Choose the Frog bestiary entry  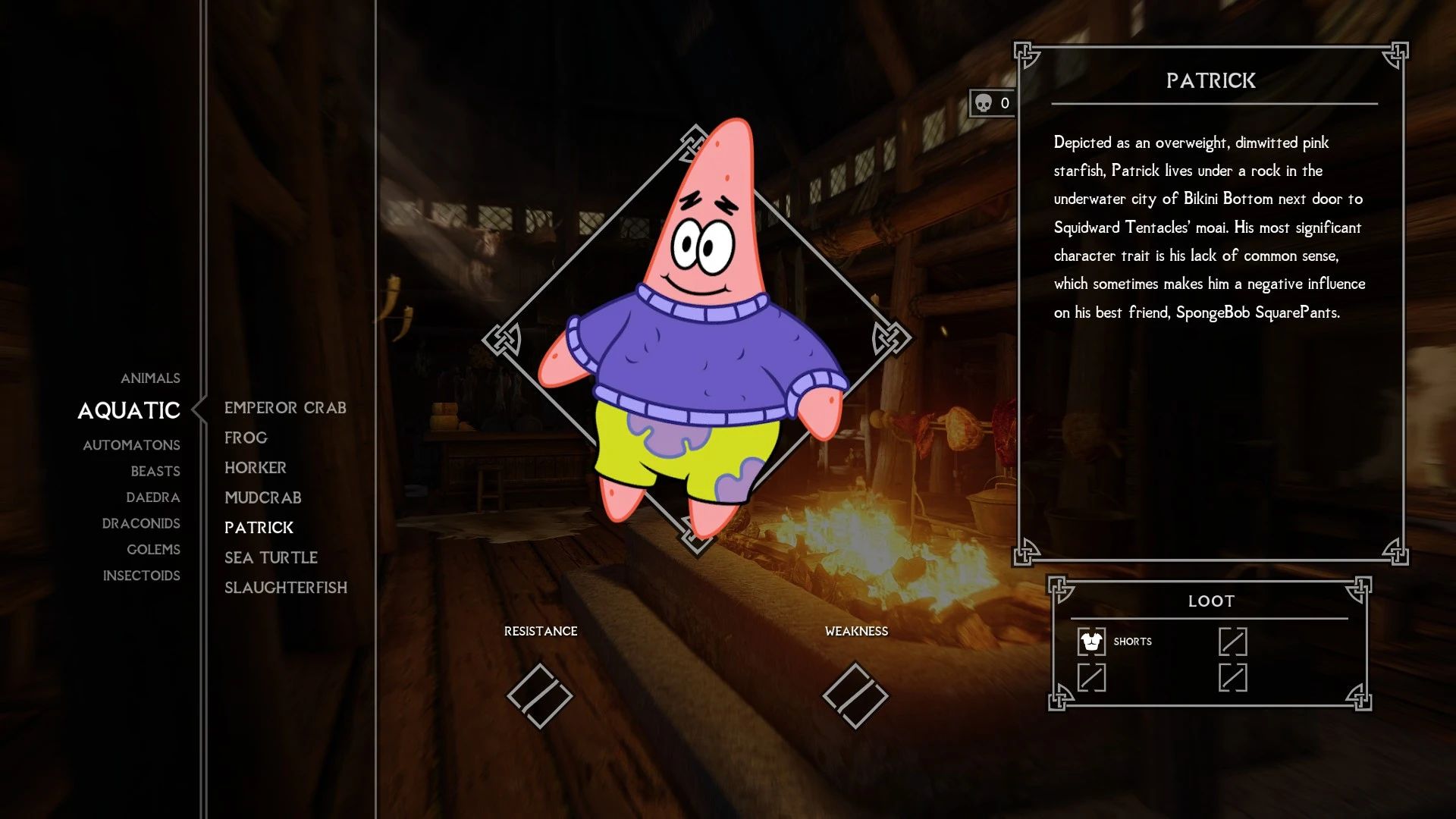[246, 438]
